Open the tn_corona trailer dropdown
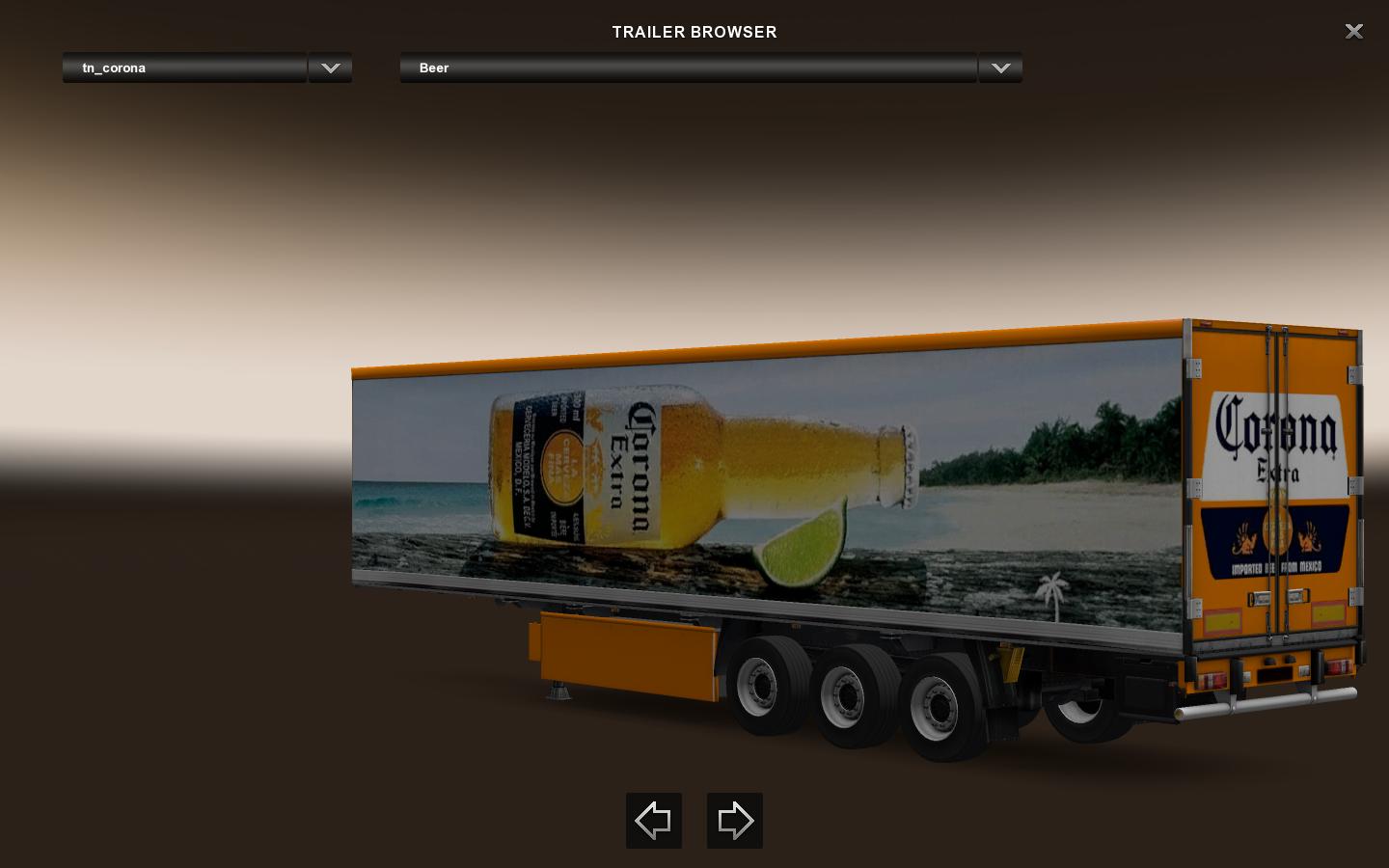Screen dimensions: 1389x868 pyautogui.click(x=184, y=68)
